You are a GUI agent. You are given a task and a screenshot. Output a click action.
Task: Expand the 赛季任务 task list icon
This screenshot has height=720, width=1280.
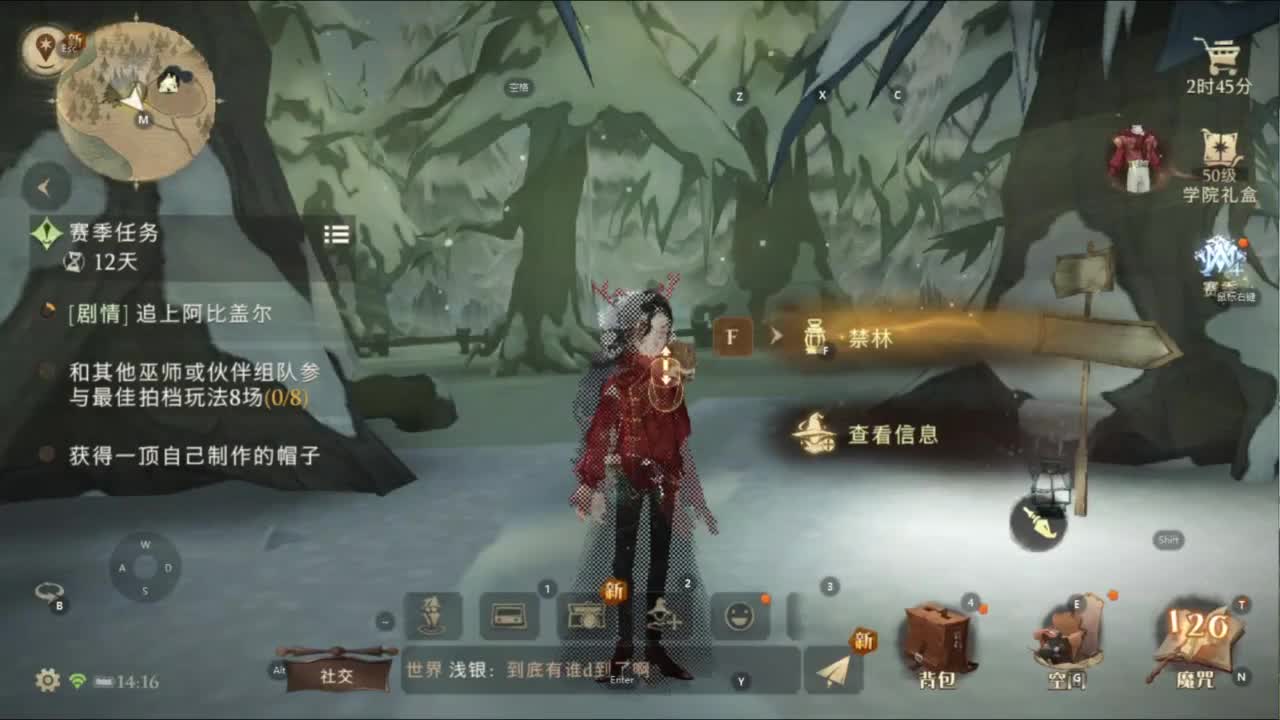(336, 234)
